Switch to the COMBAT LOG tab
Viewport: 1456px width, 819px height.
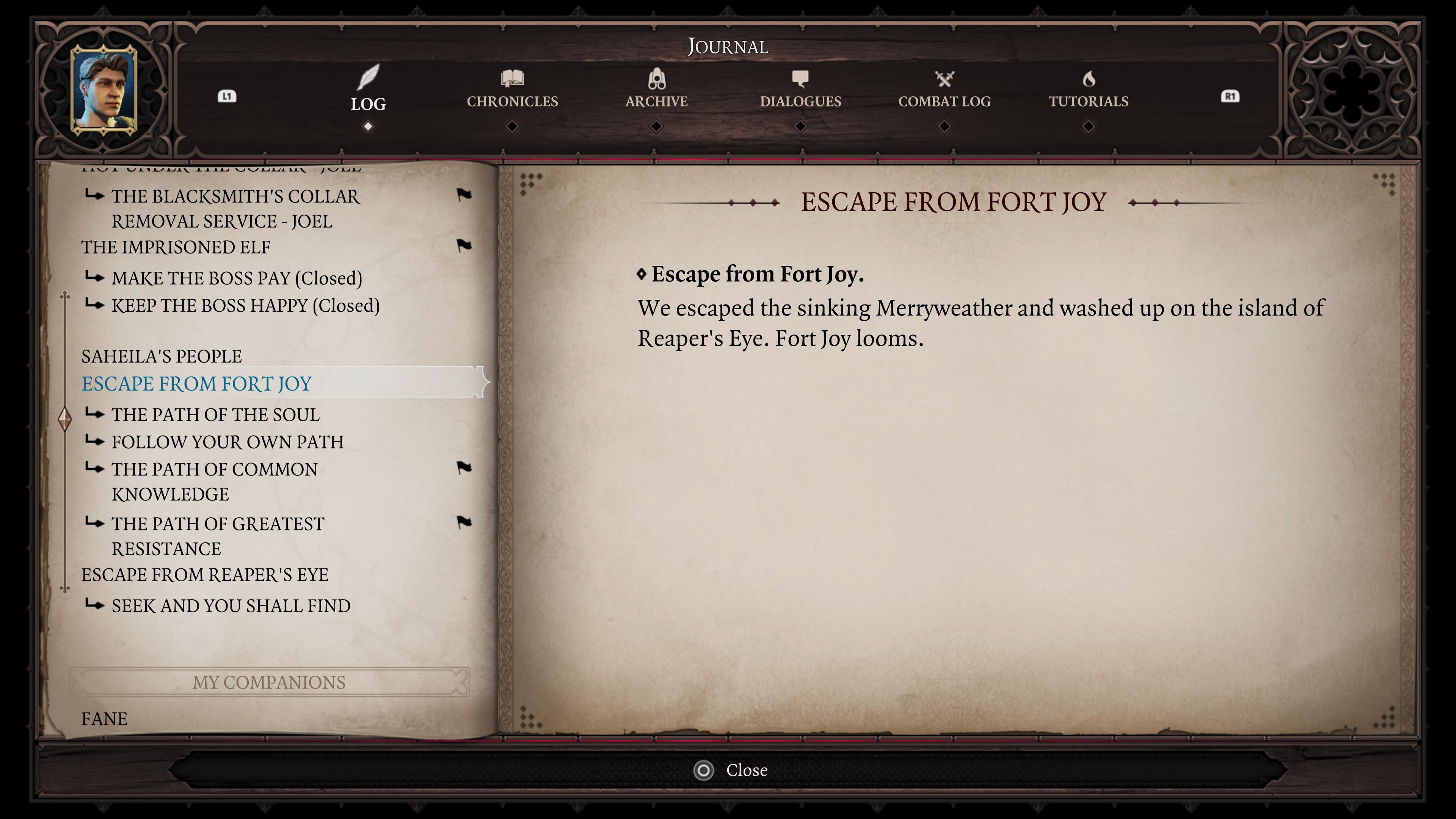pyautogui.click(x=945, y=102)
